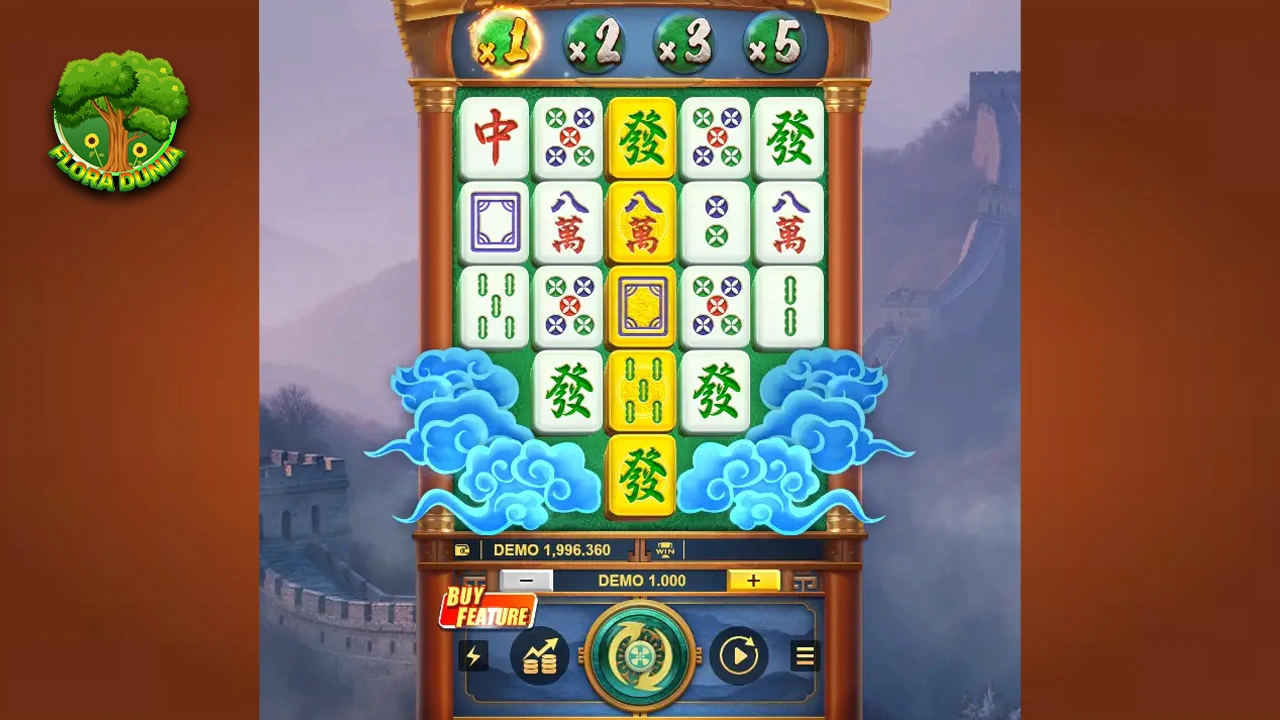Decrease the bet with the minus stepper
Screen dimensions: 1280x720
coord(526,580)
